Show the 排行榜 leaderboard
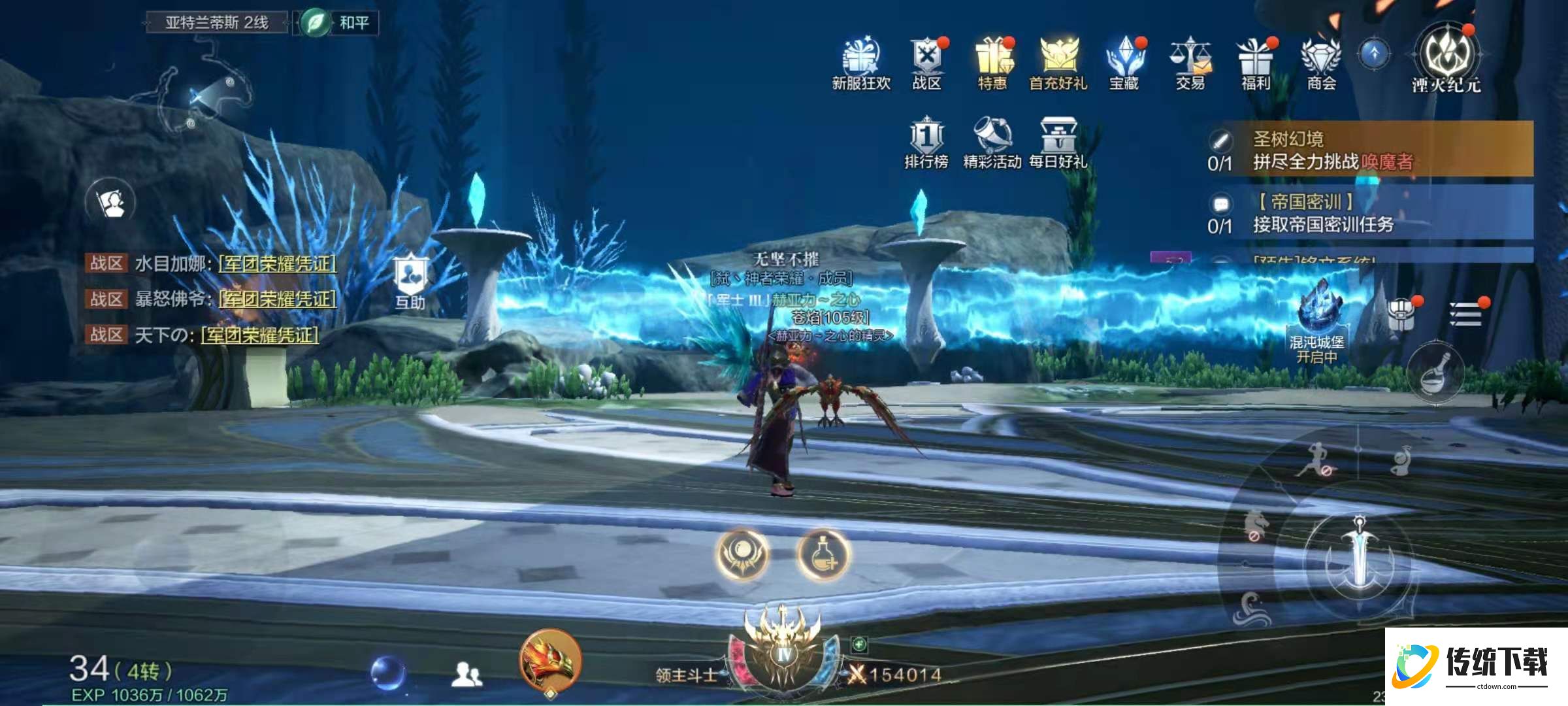 [x=926, y=141]
